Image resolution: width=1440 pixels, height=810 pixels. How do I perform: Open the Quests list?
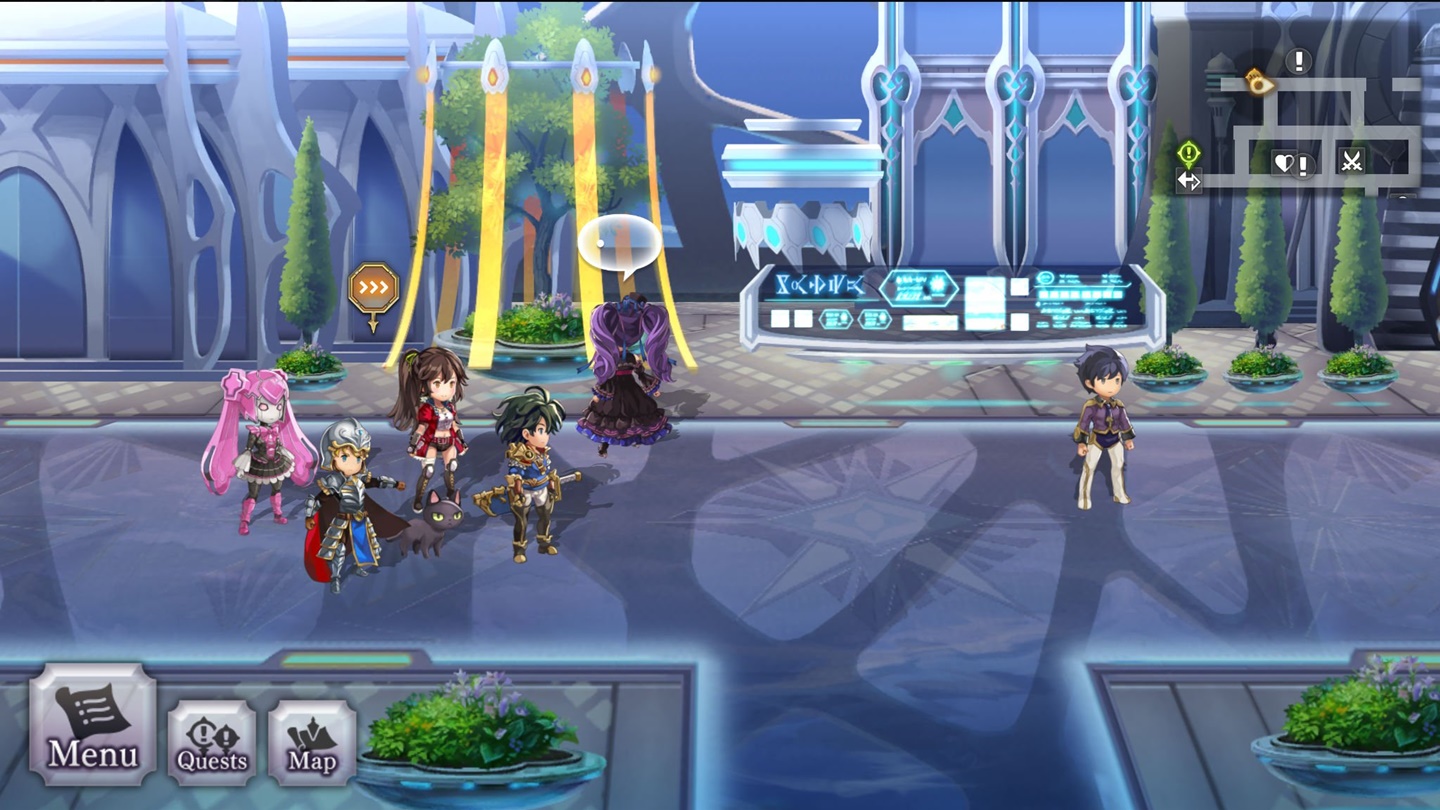click(x=211, y=742)
